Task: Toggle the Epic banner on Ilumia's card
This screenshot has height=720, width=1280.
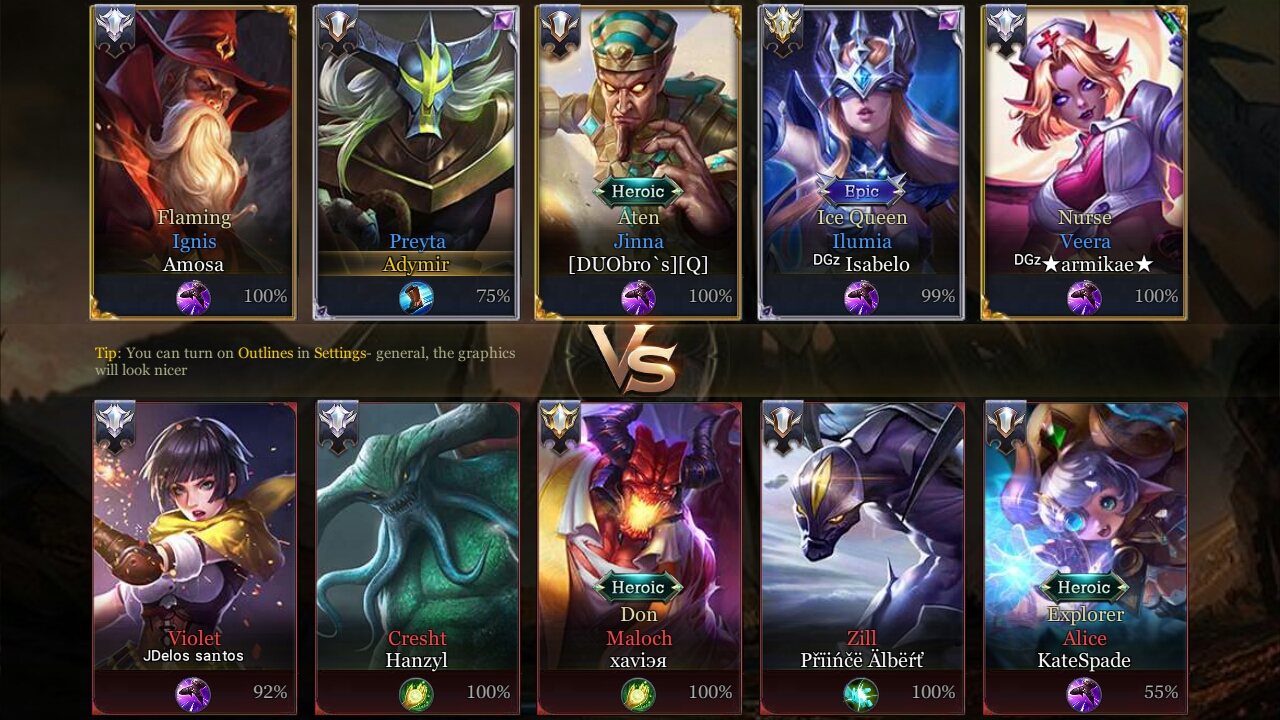Action: (x=861, y=191)
